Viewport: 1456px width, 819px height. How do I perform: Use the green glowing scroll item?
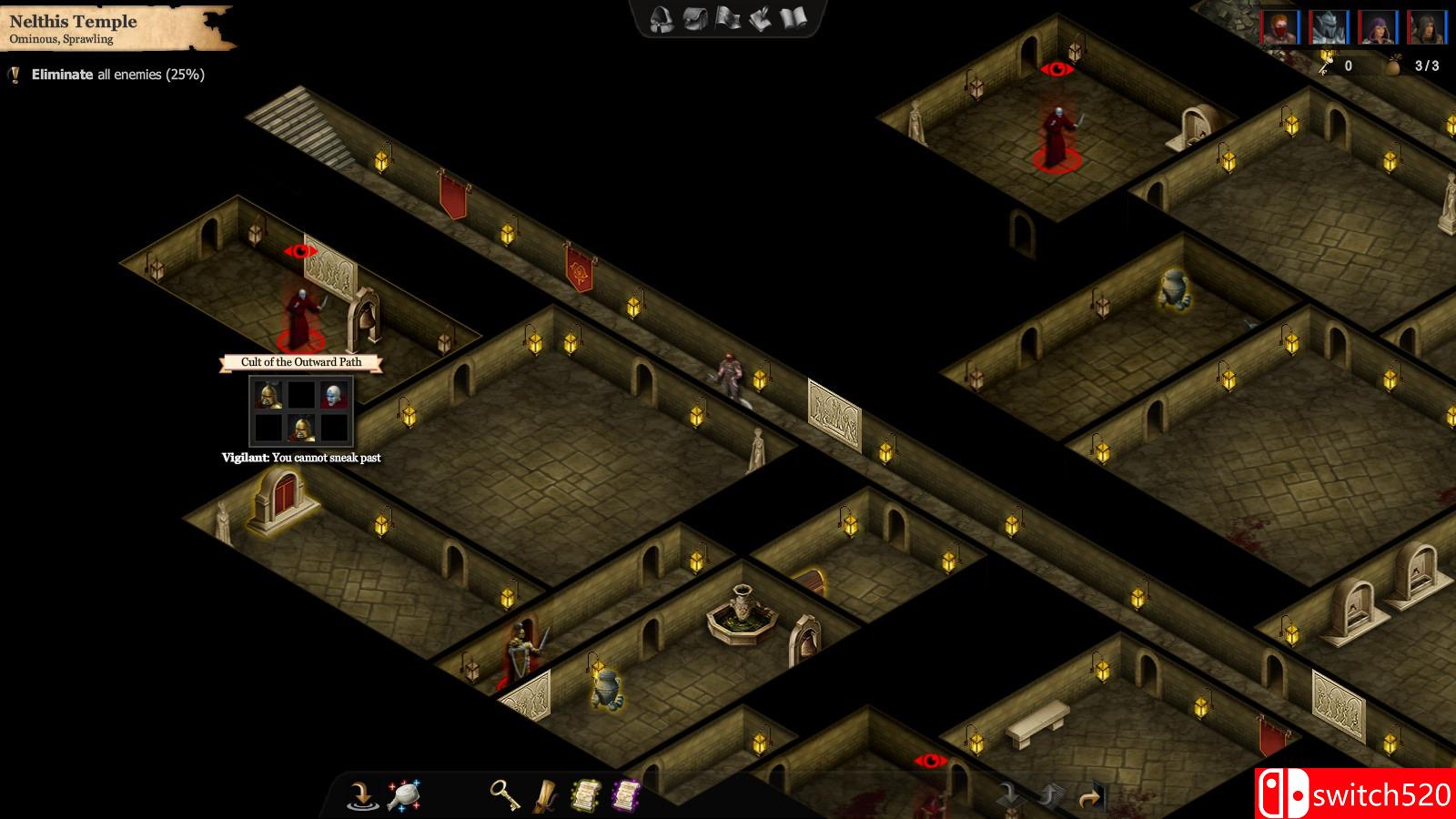[585, 795]
